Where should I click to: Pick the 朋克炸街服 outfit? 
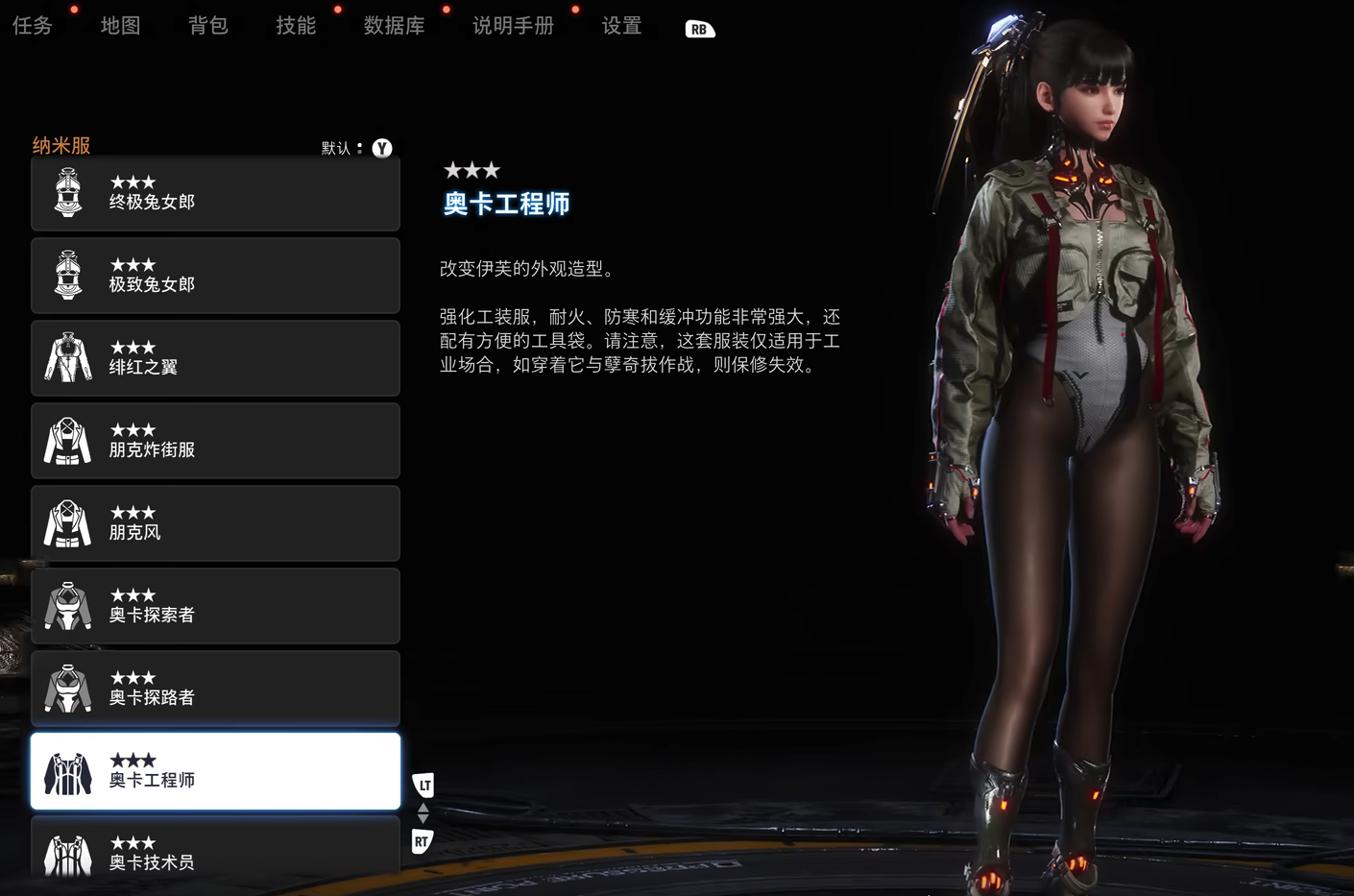pos(215,442)
